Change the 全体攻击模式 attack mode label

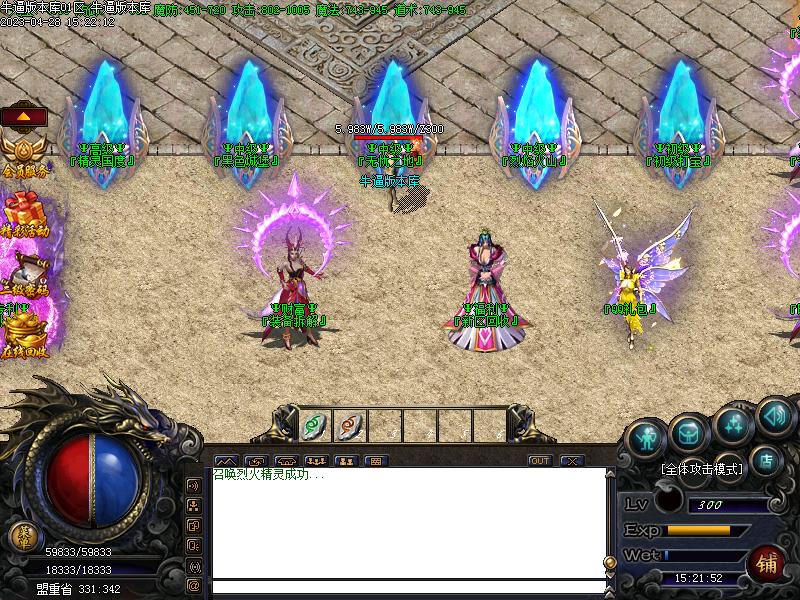702,468
